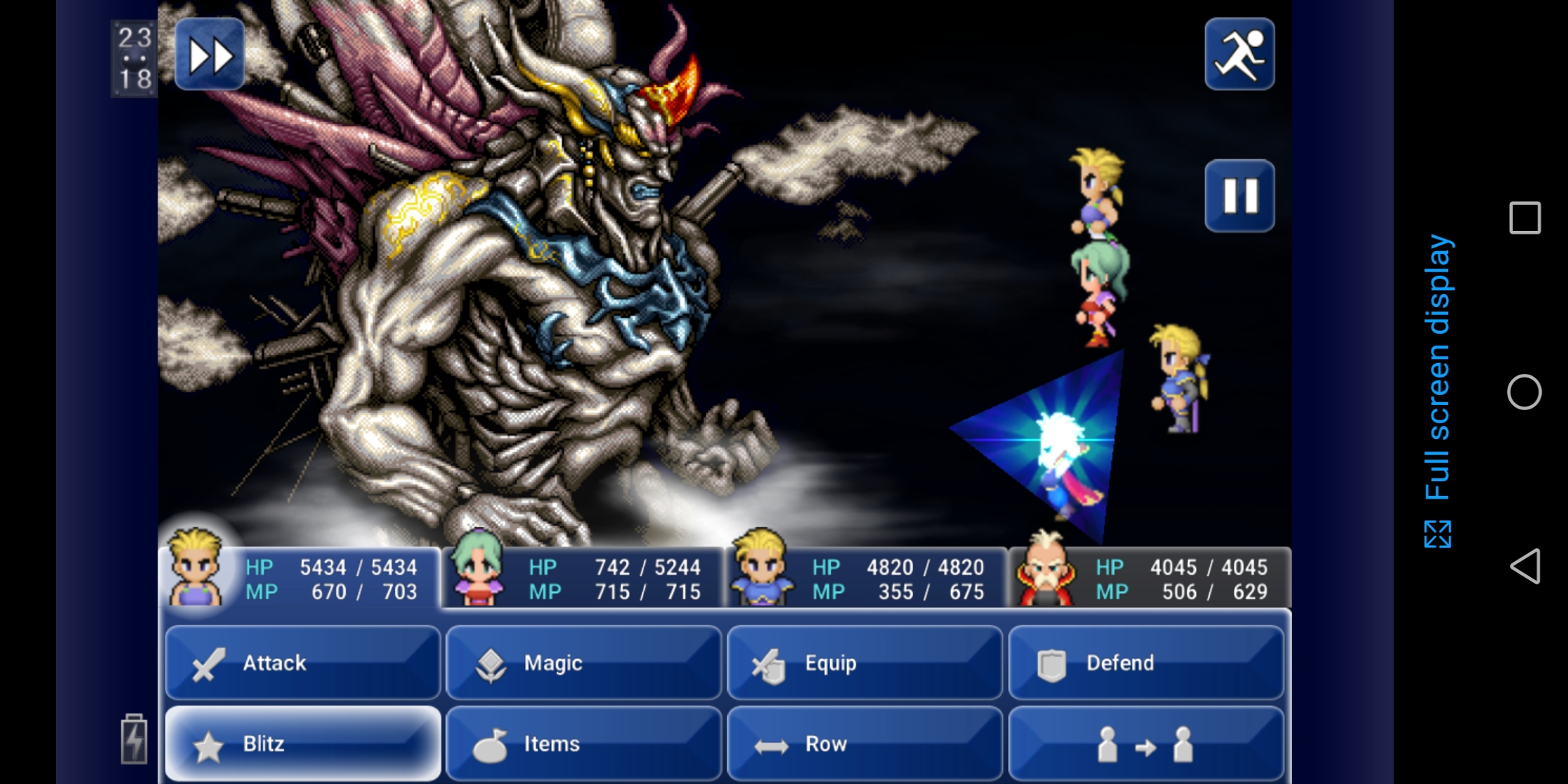Select the Attack command
1568x784 pixels.
click(x=303, y=663)
